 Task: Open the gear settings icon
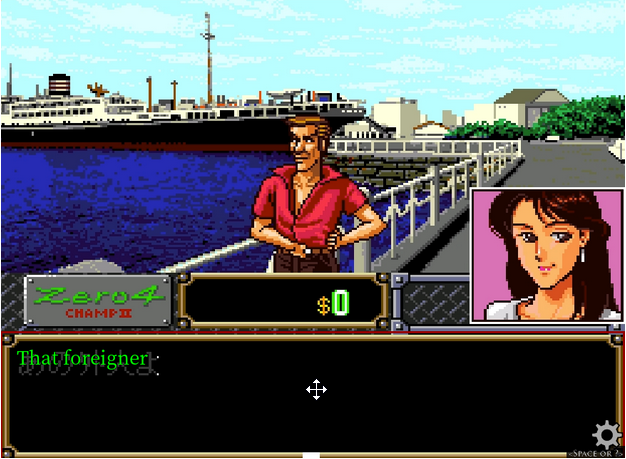(606, 435)
